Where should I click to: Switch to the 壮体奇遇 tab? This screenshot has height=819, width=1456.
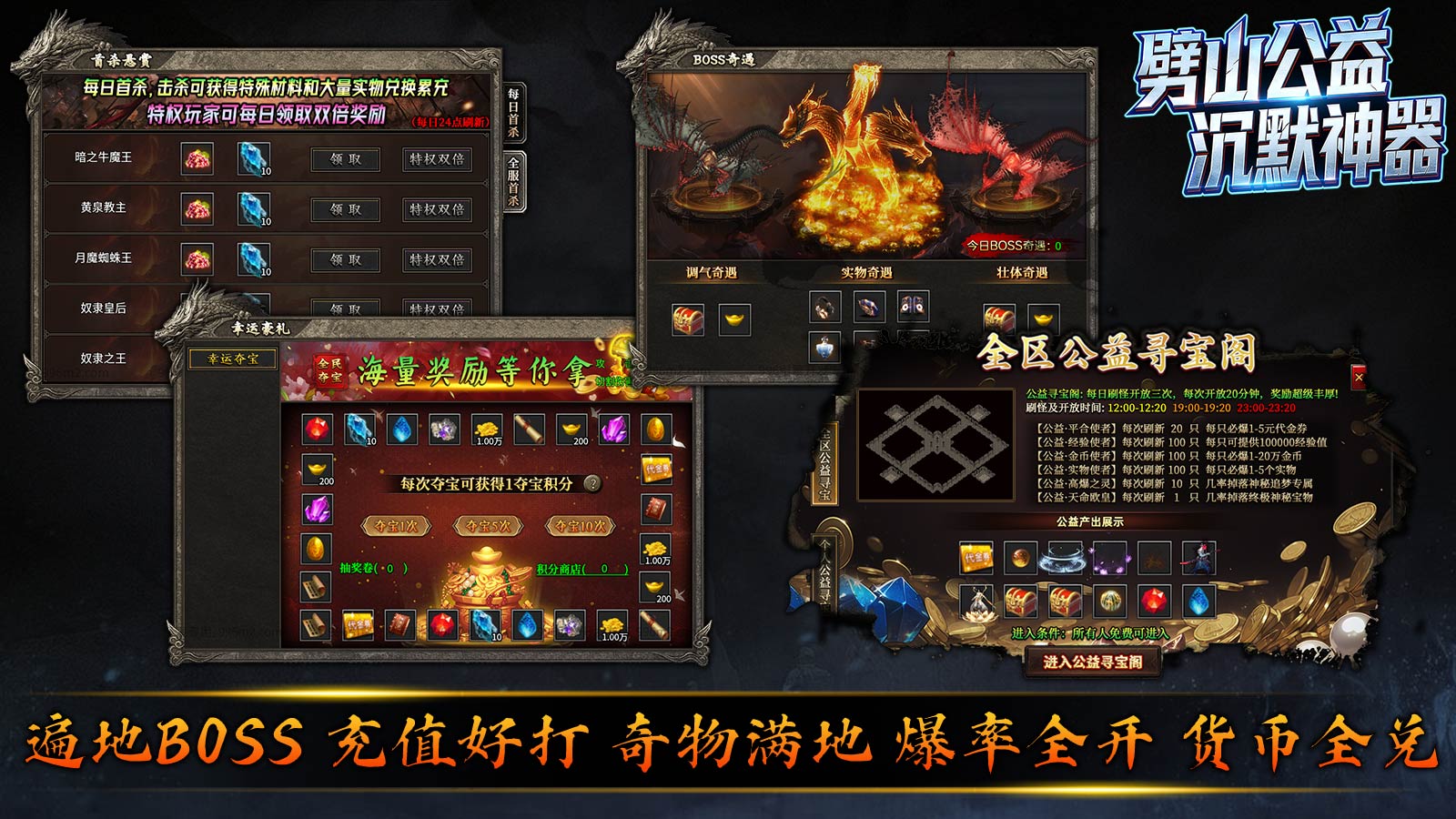pos(1023,273)
